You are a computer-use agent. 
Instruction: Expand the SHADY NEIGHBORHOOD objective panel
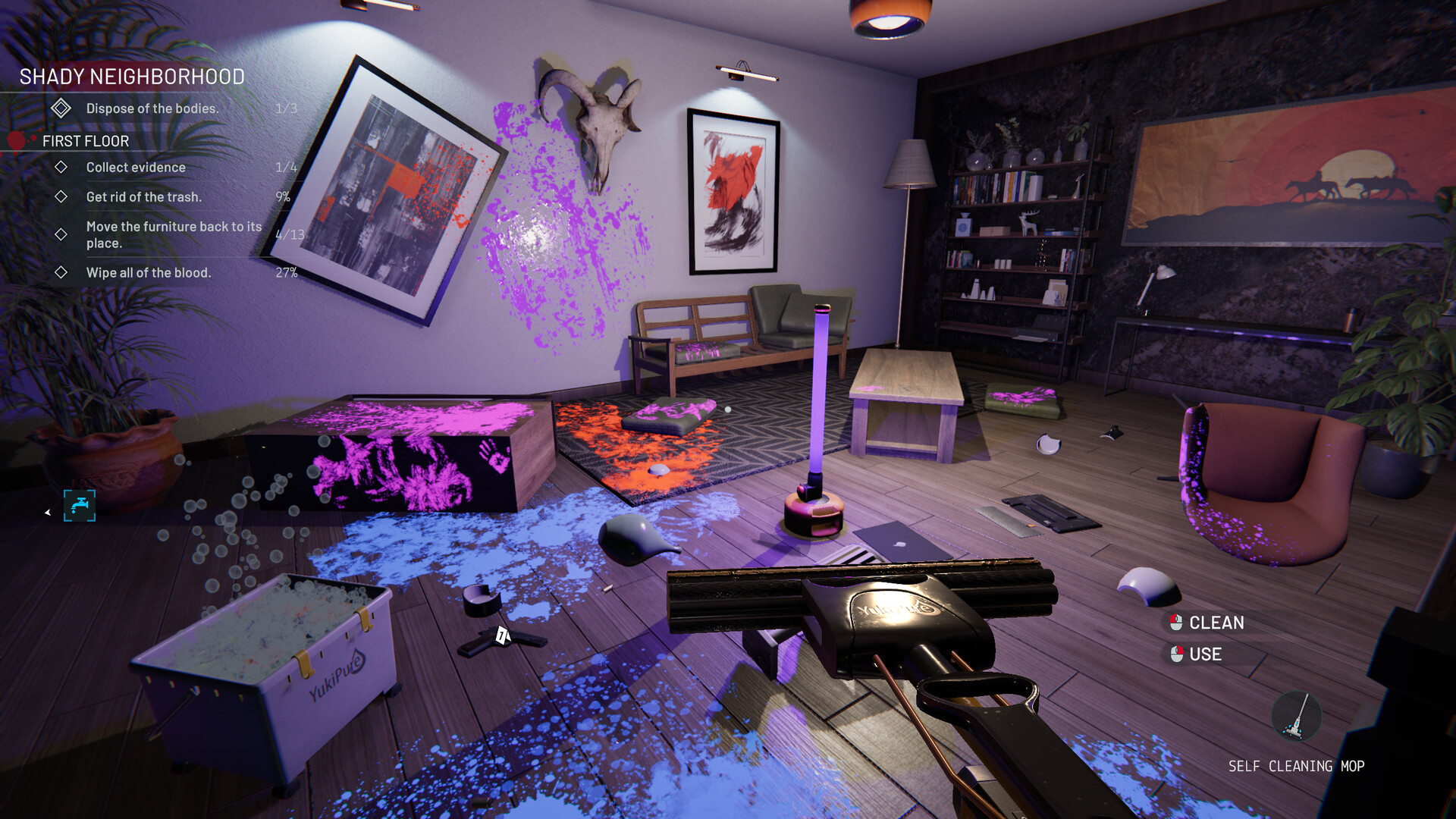(129, 77)
